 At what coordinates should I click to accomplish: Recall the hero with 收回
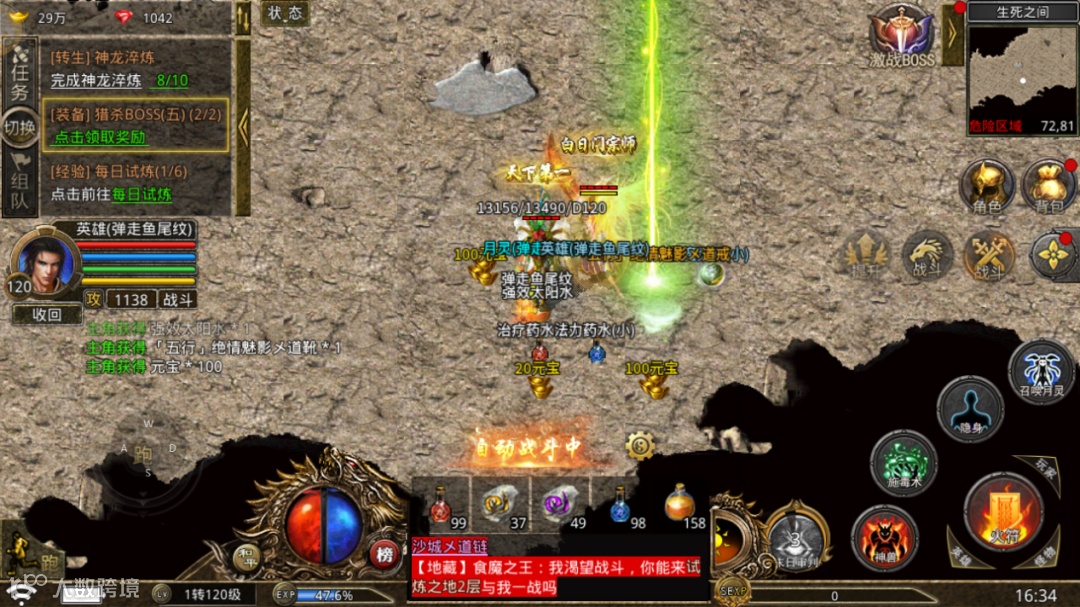(x=47, y=314)
